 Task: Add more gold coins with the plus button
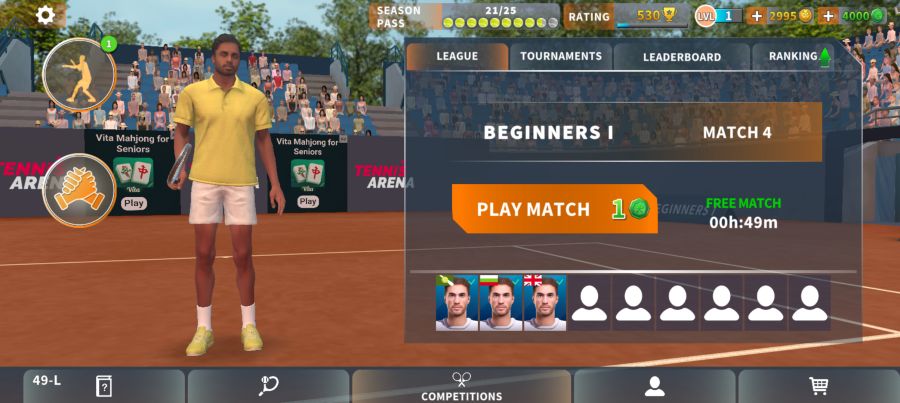[x=756, y=16]
